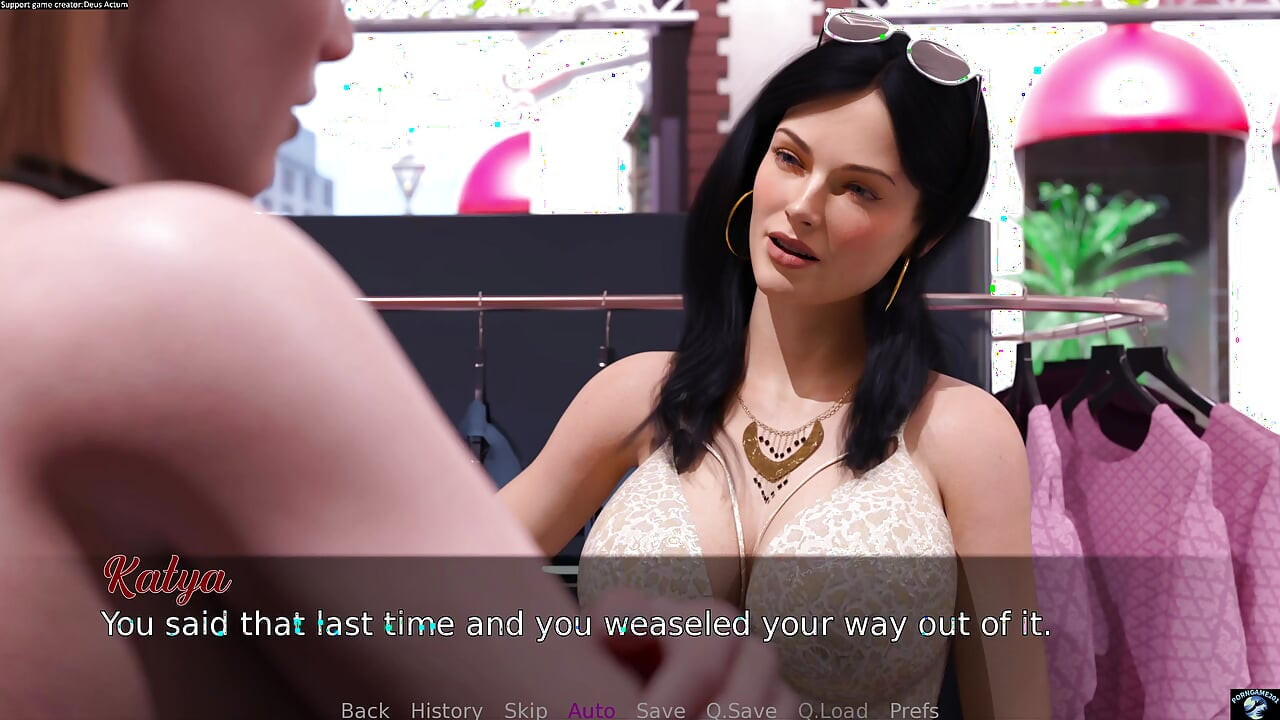The width and height of the screenshot is (1280, 720).
Task: Open the dialogue History log
Action: (446, 710)
